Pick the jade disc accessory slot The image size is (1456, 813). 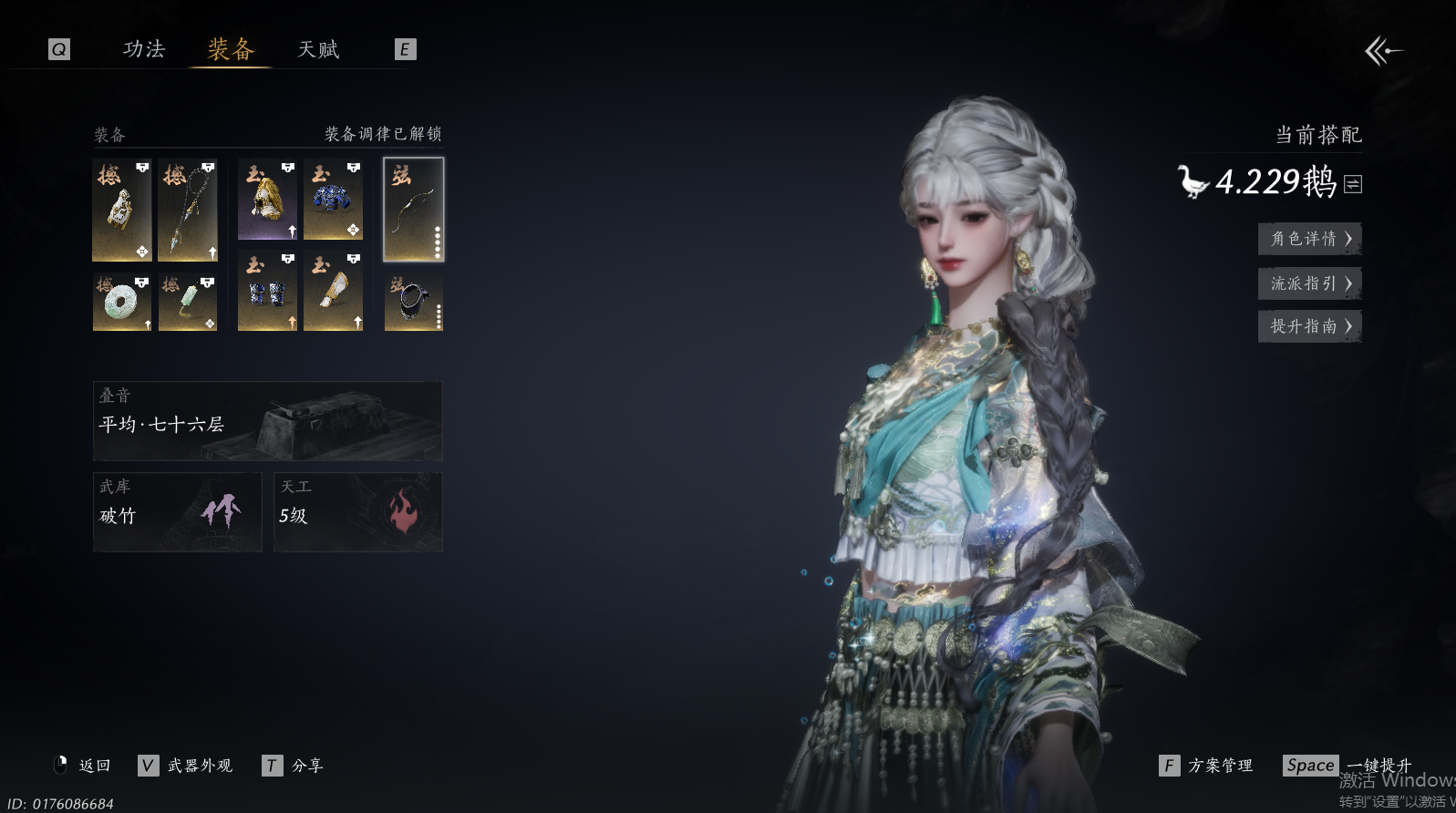(122, 302)
